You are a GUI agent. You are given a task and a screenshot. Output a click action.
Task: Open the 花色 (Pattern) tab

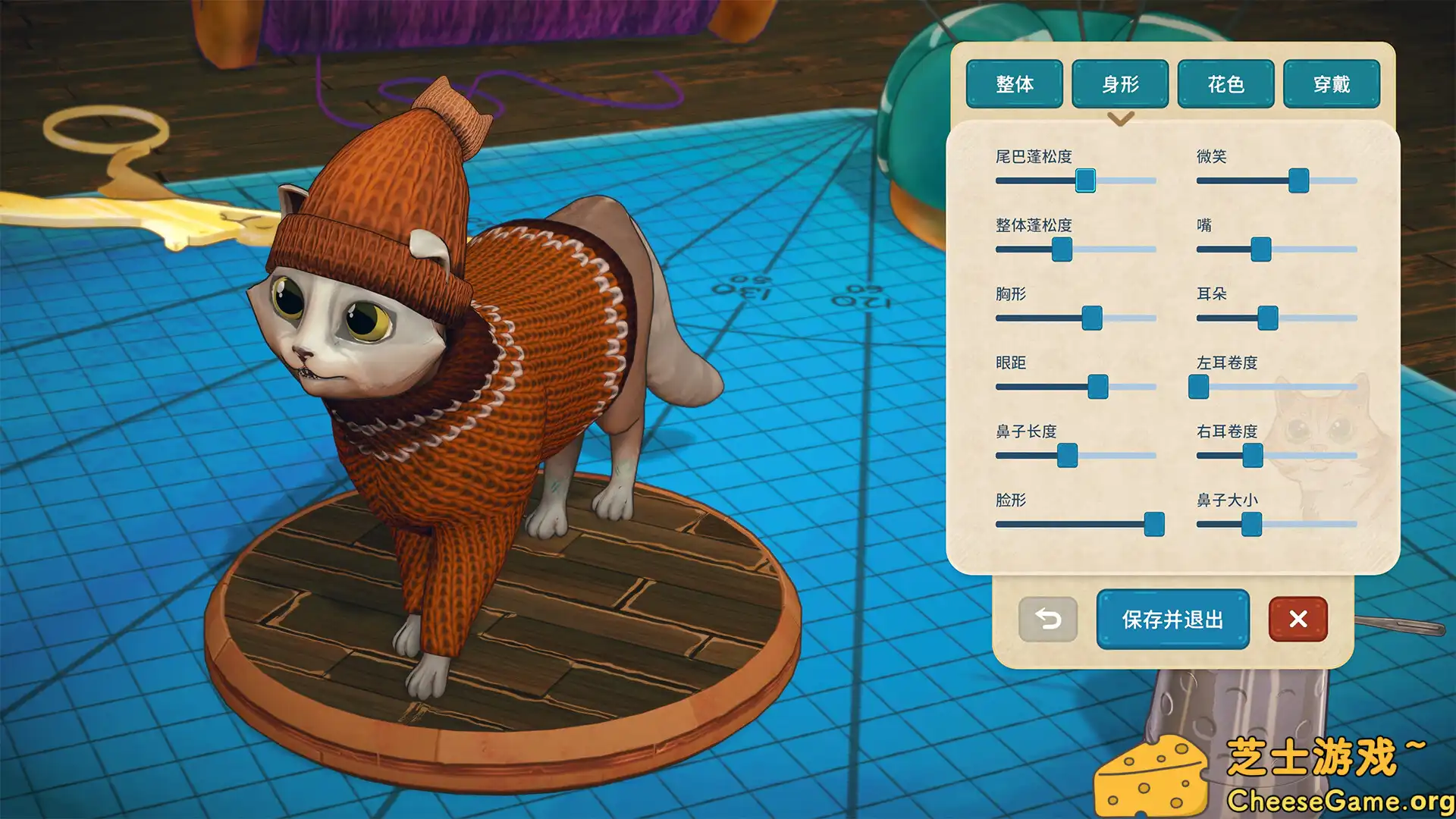tap(1226, 85)
